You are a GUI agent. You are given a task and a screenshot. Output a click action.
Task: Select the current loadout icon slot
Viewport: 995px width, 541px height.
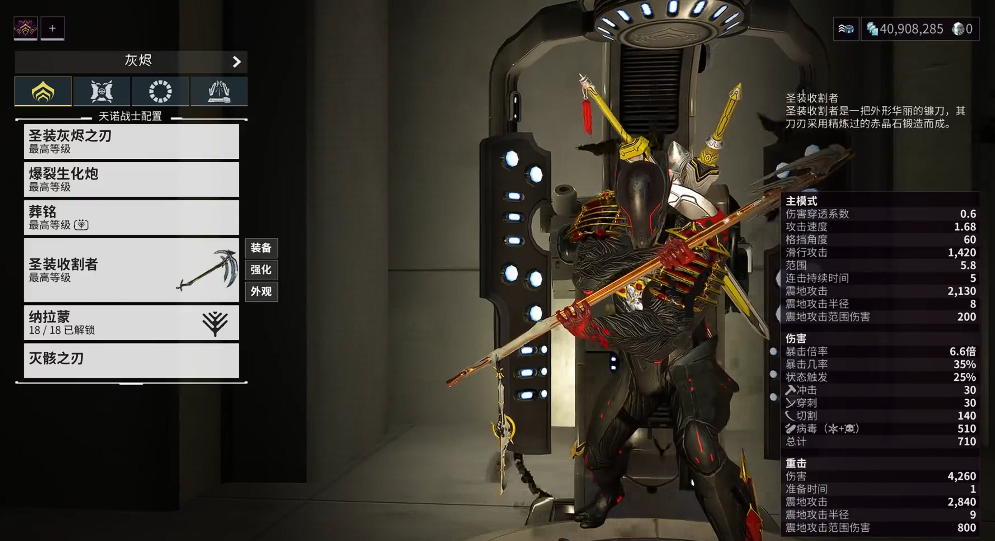25,28
